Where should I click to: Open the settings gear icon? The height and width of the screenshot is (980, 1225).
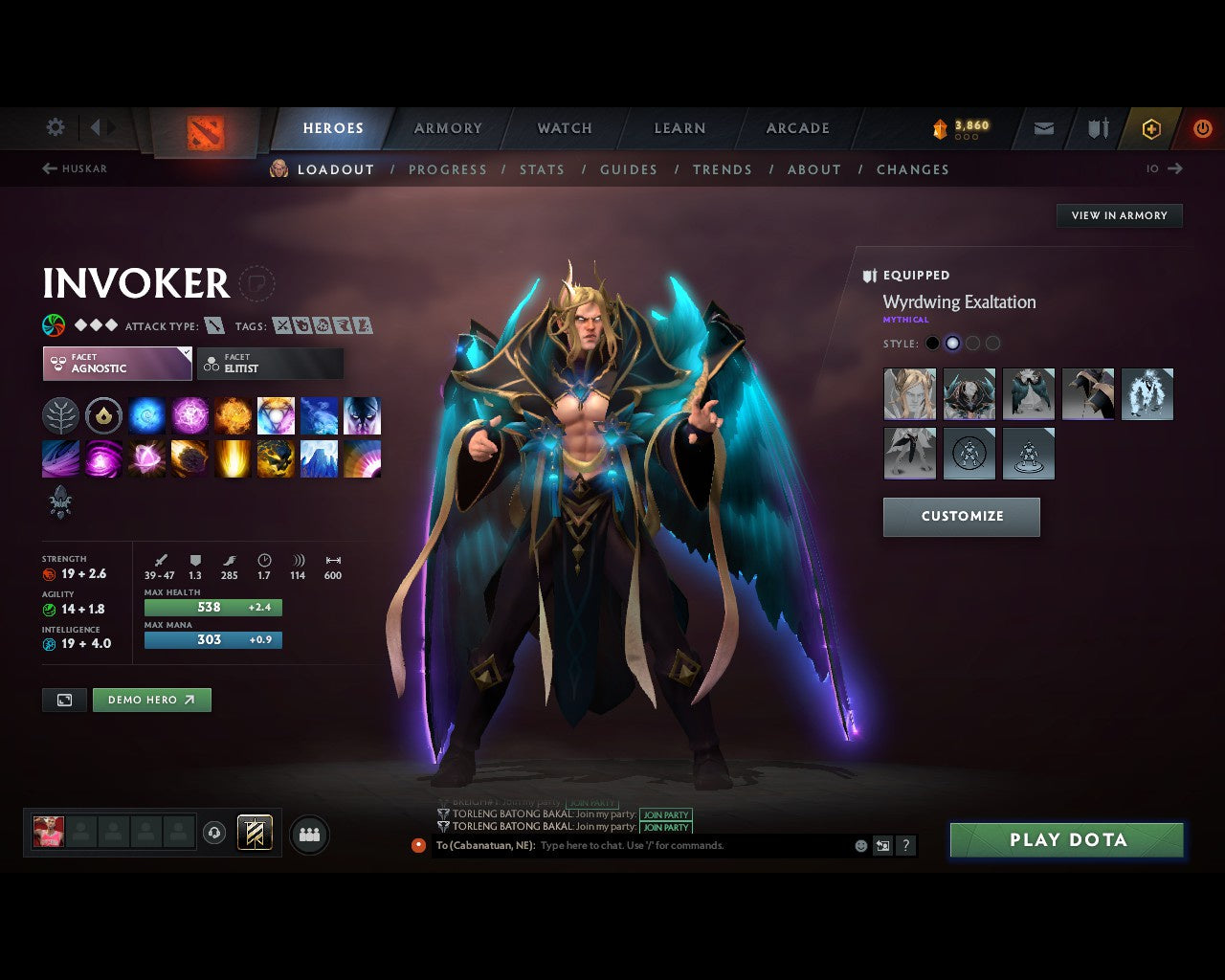coord(55,126)
